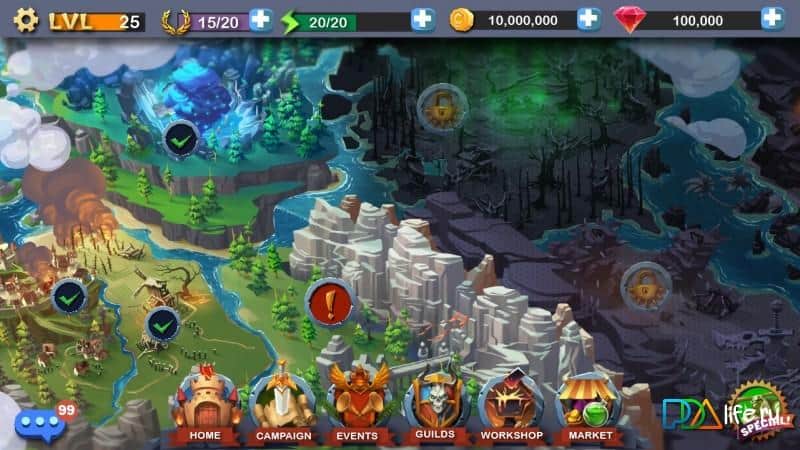800x450 pixels.
Task: Enter the Guilds menu
Action: tap(433, 407)
